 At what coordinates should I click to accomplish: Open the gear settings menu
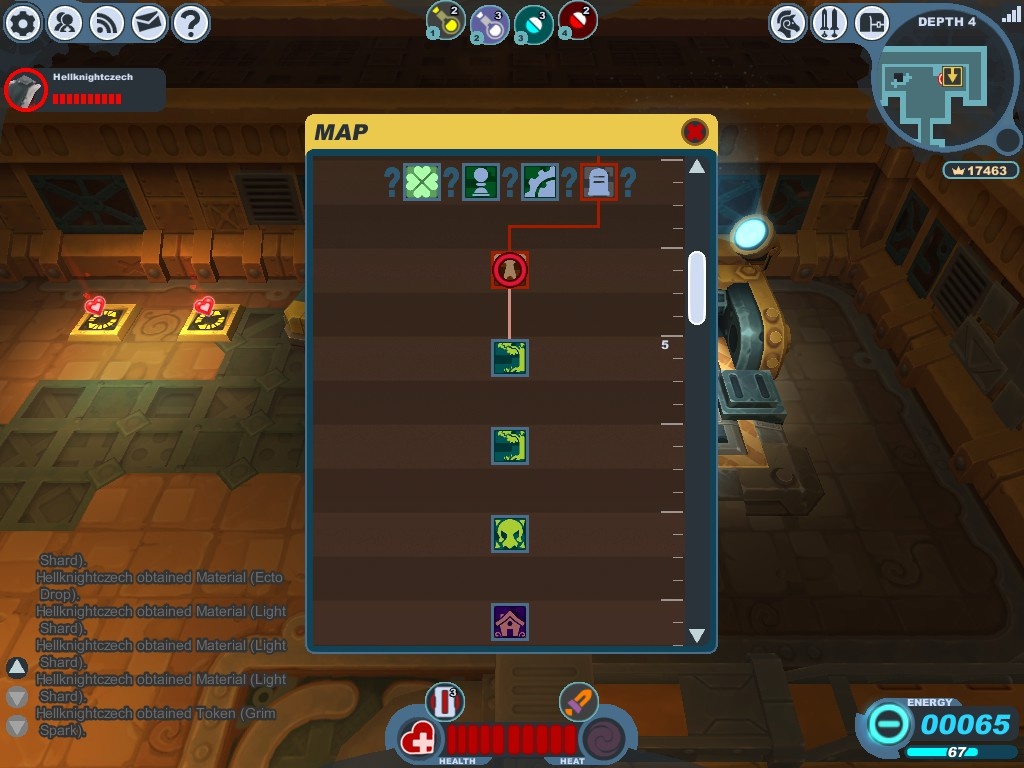point(21,22)
